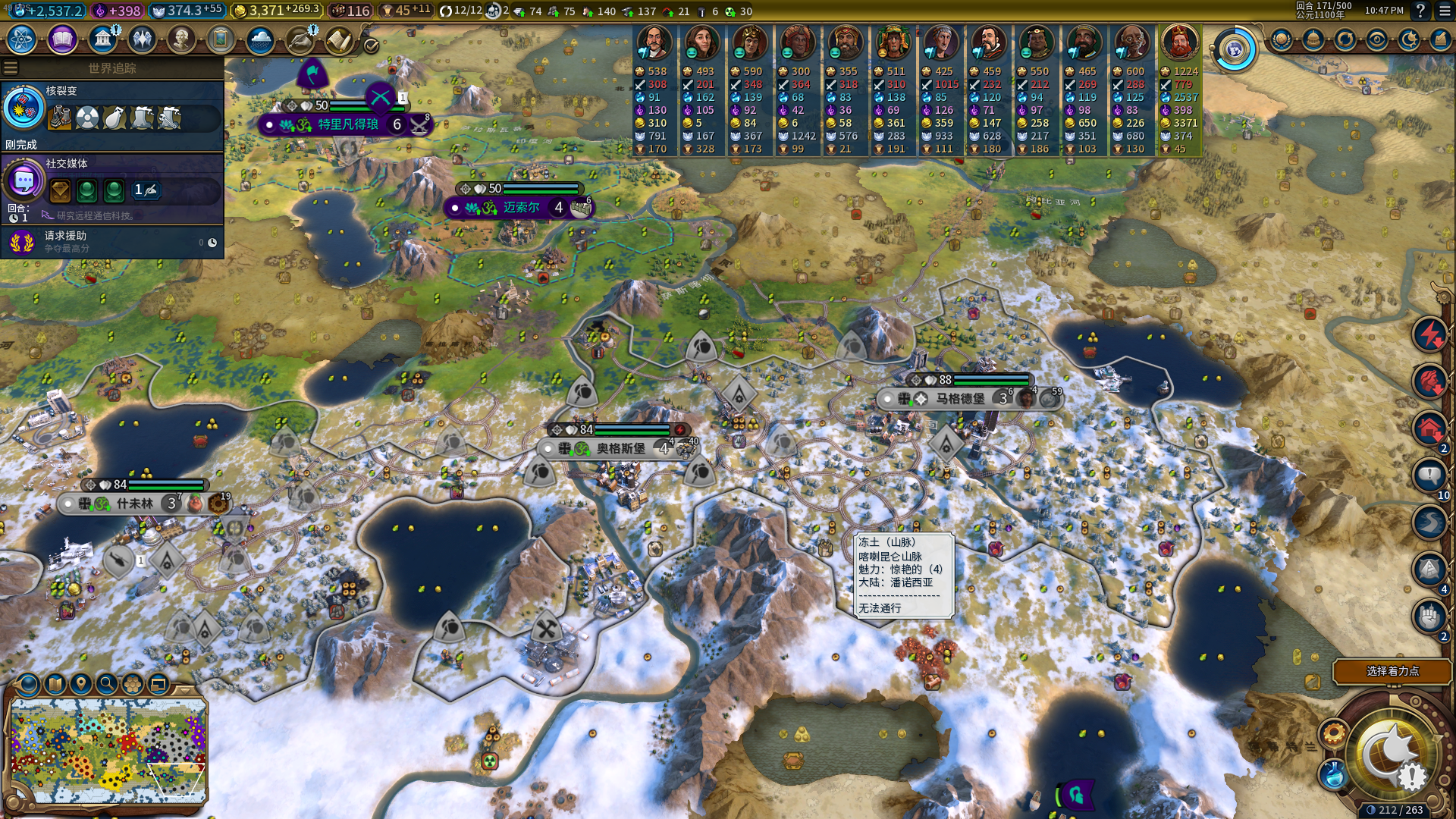1456x819 pixels.
Task: Open the 请求援助 emergency entry
Action: pyautogui.click(x=112, y=241)
